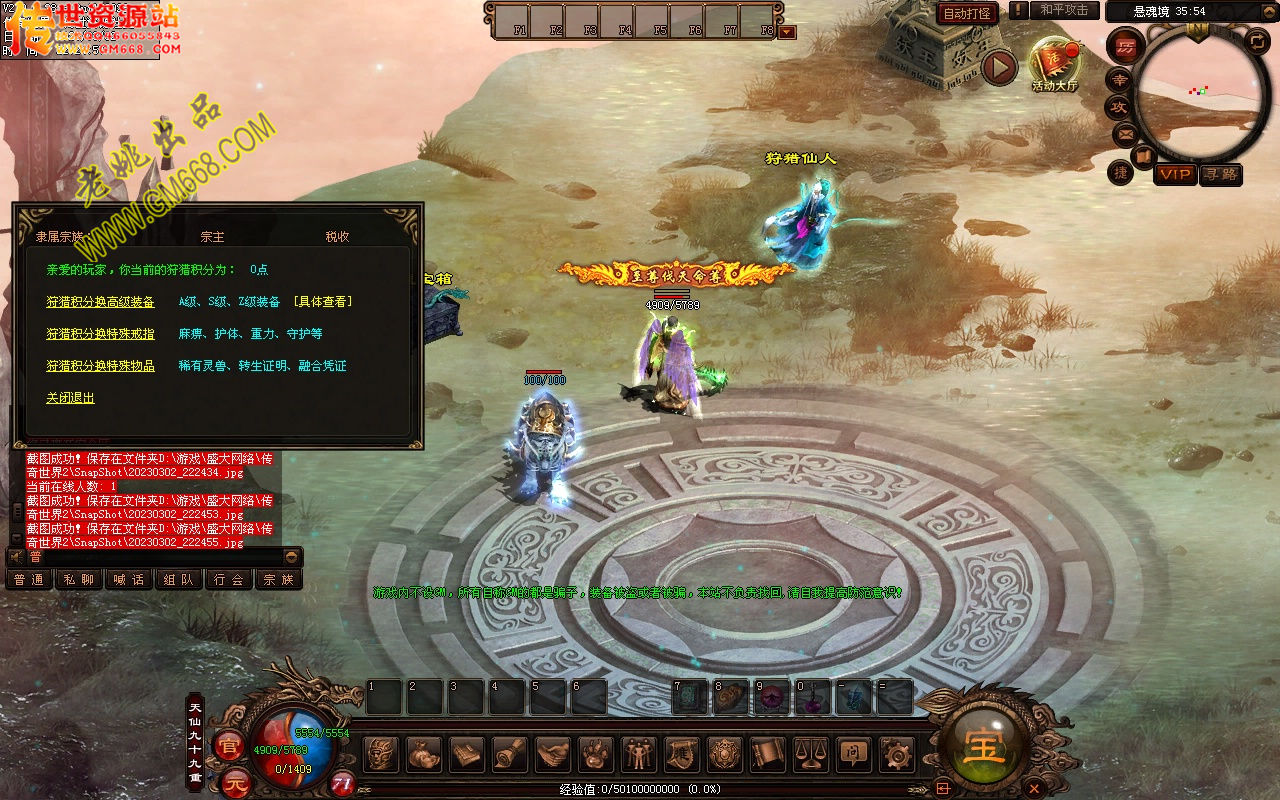Open the 活动大厅 event hall icon

pyautogui.click(x=1054, y=63)
